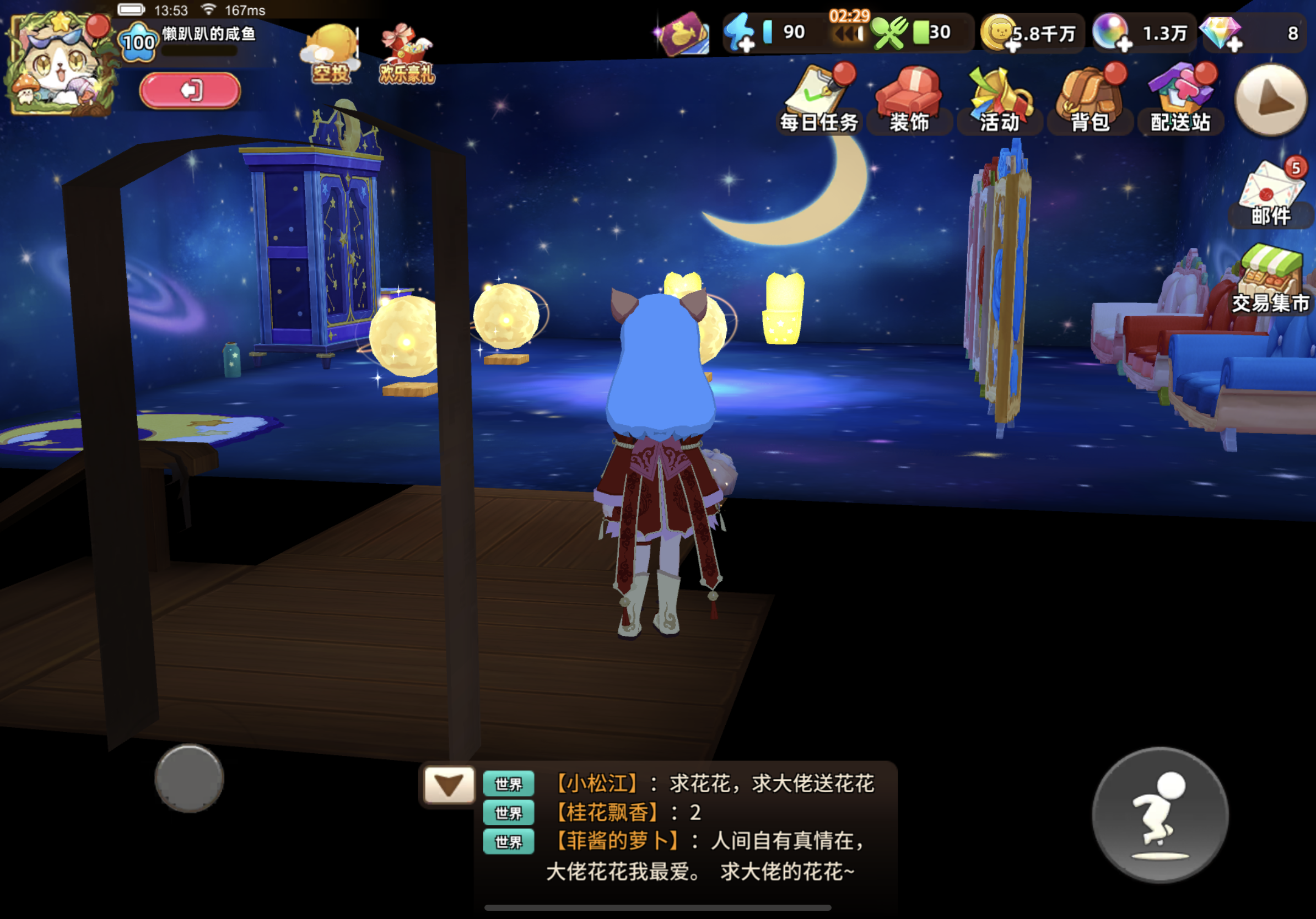Open the 空投 airdrop feature
The image size is (1316, 919).
[332, 46]
